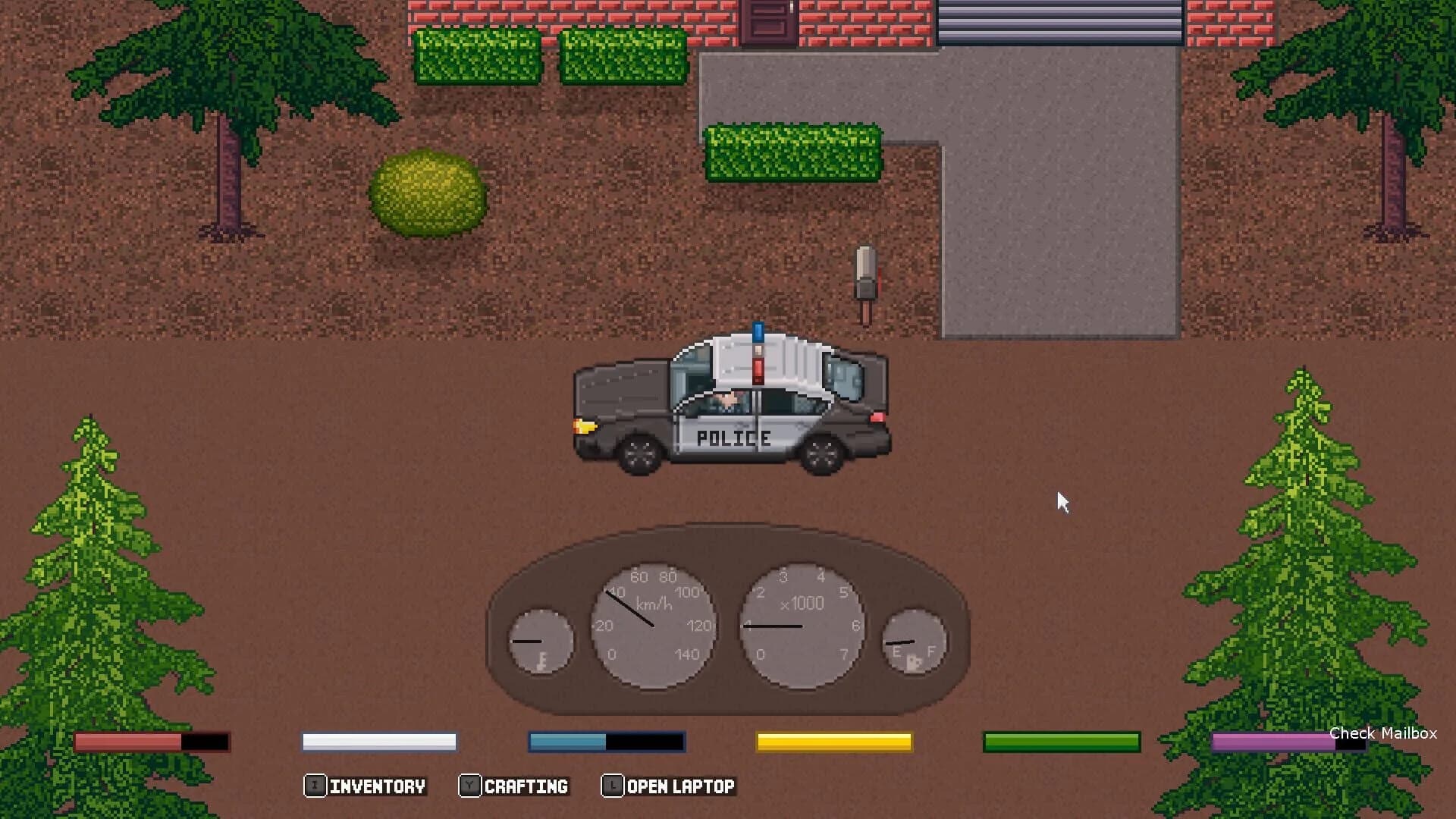Click the fuel gauge on the dashboard
1456x819 pixels.
coord(914,641)
